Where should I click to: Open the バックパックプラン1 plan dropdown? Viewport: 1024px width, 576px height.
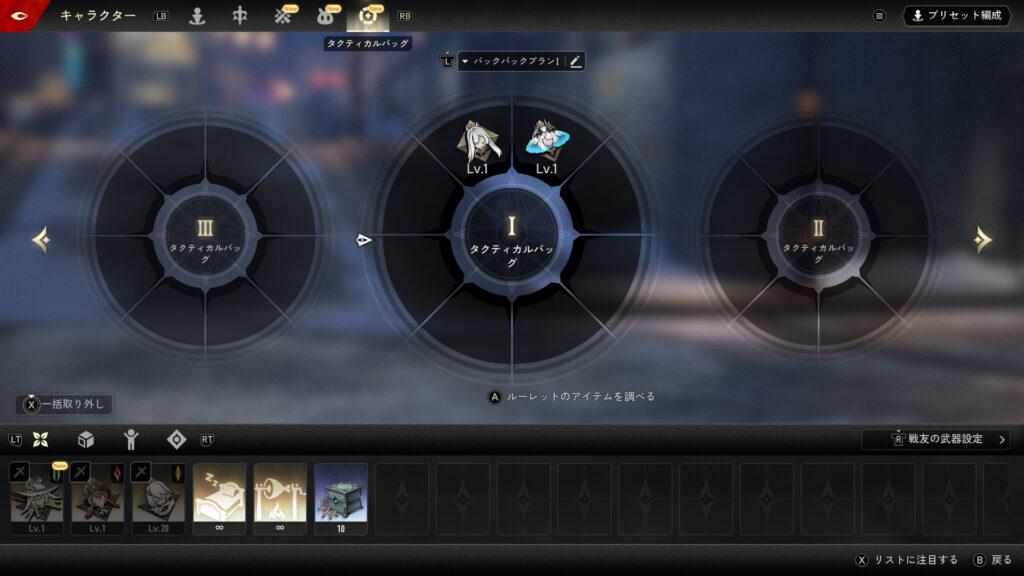coord(512,61)
